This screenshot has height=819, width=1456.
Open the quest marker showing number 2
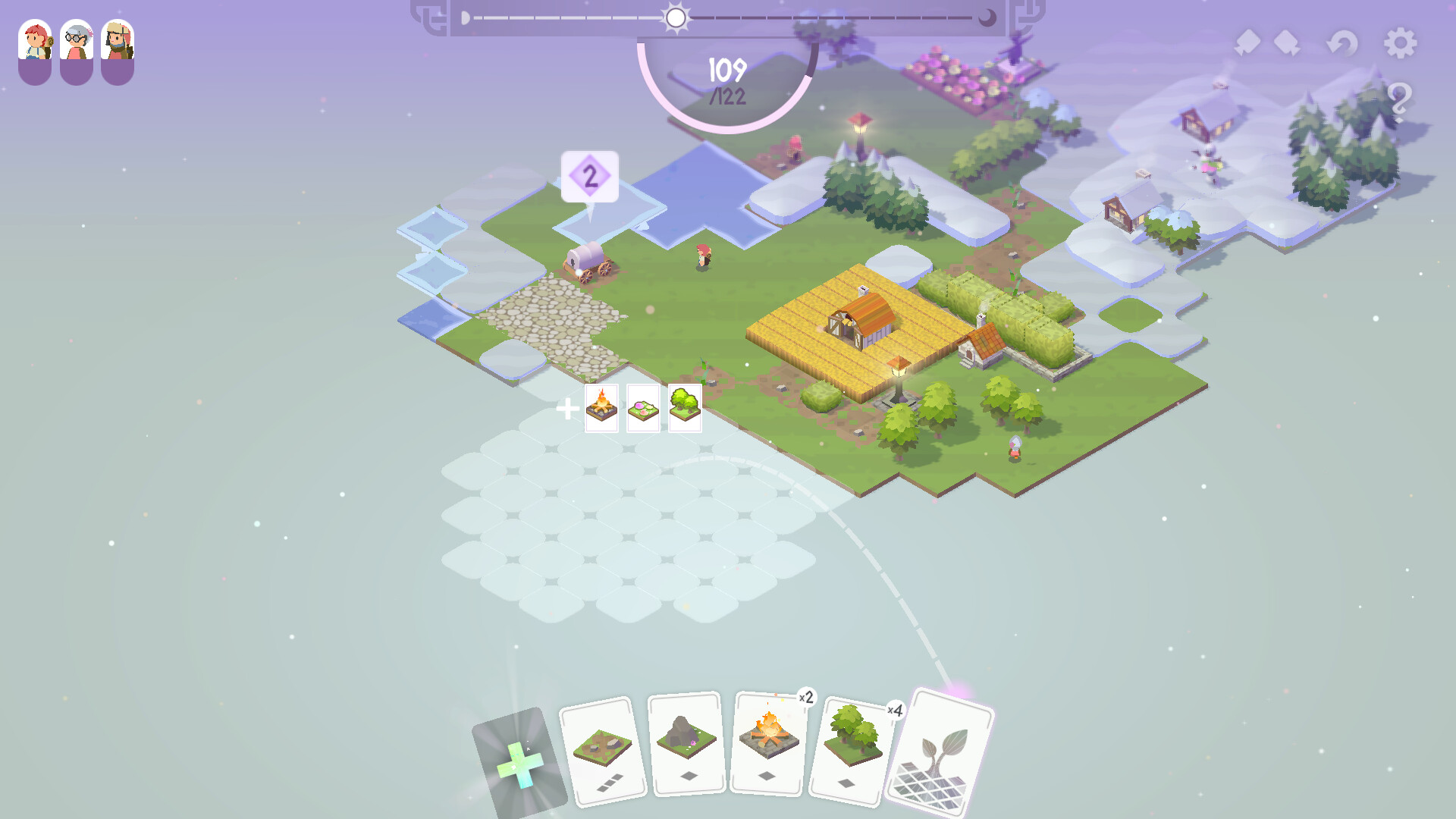click(x=590, y=176)
